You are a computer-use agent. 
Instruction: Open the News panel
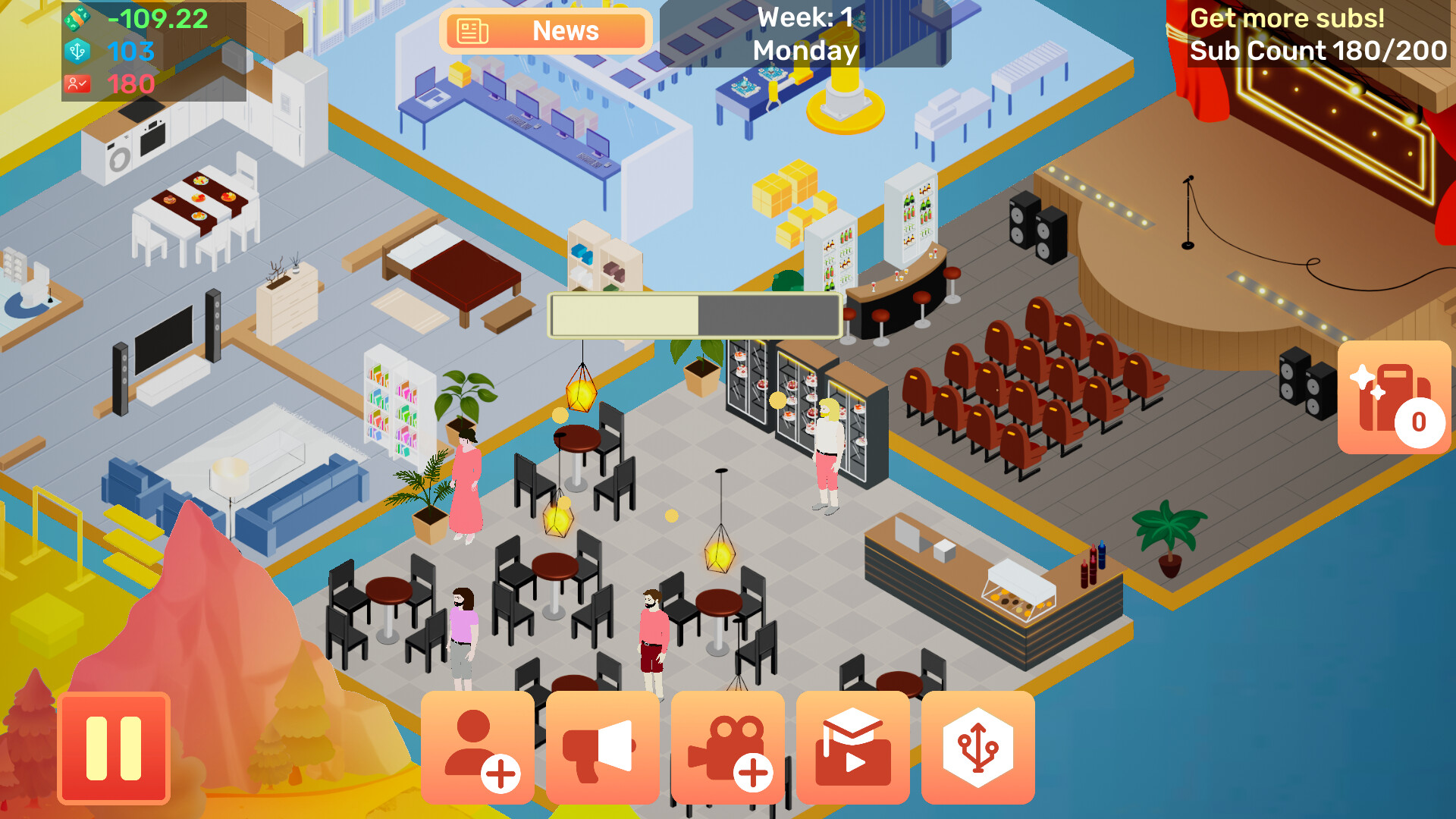coord(544,30)
